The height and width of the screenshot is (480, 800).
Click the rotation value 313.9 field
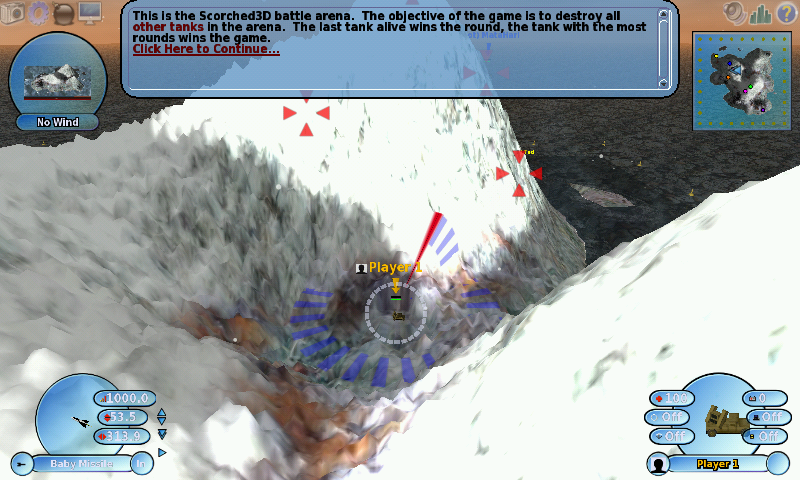[122, 435]
